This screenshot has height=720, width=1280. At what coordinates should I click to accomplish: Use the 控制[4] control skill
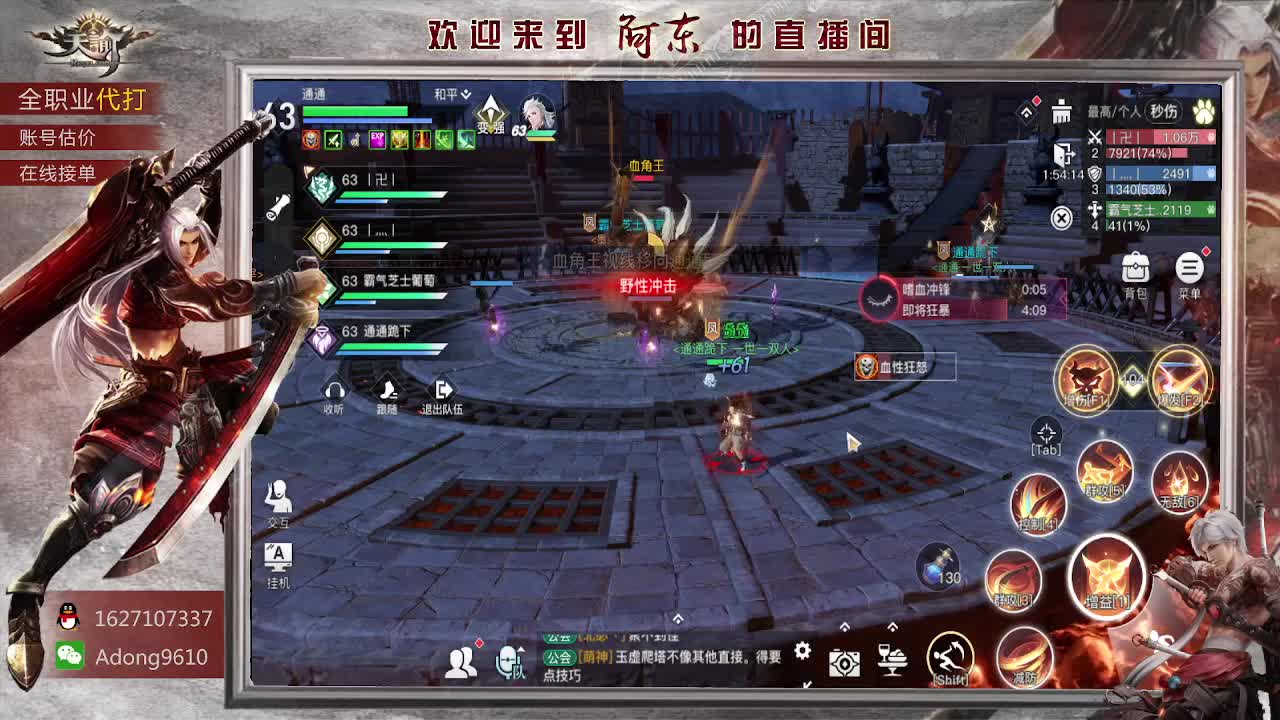click(1036, 503)
